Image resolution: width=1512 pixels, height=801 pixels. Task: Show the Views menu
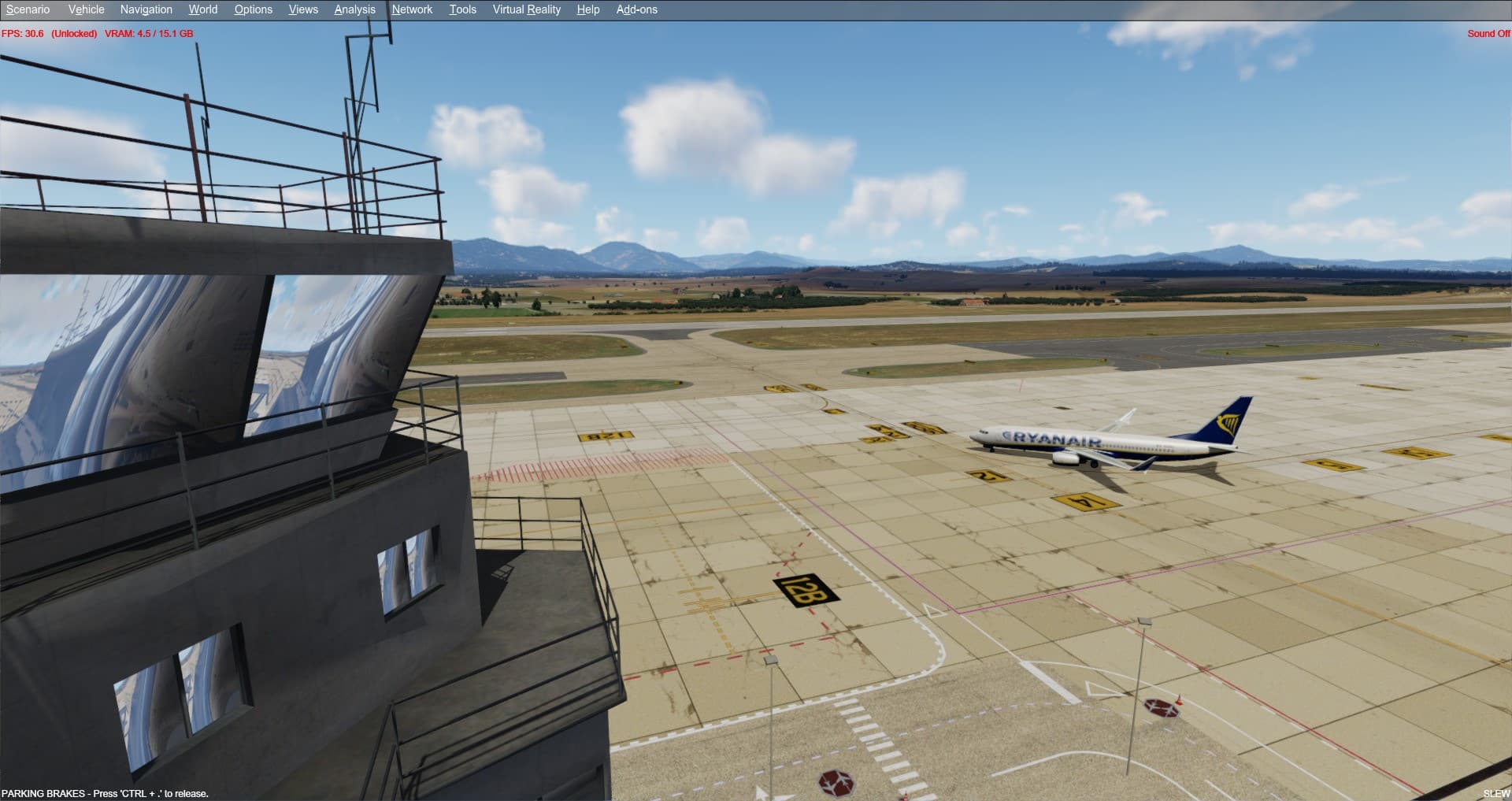pyautogui.click(x=303, y=9)
